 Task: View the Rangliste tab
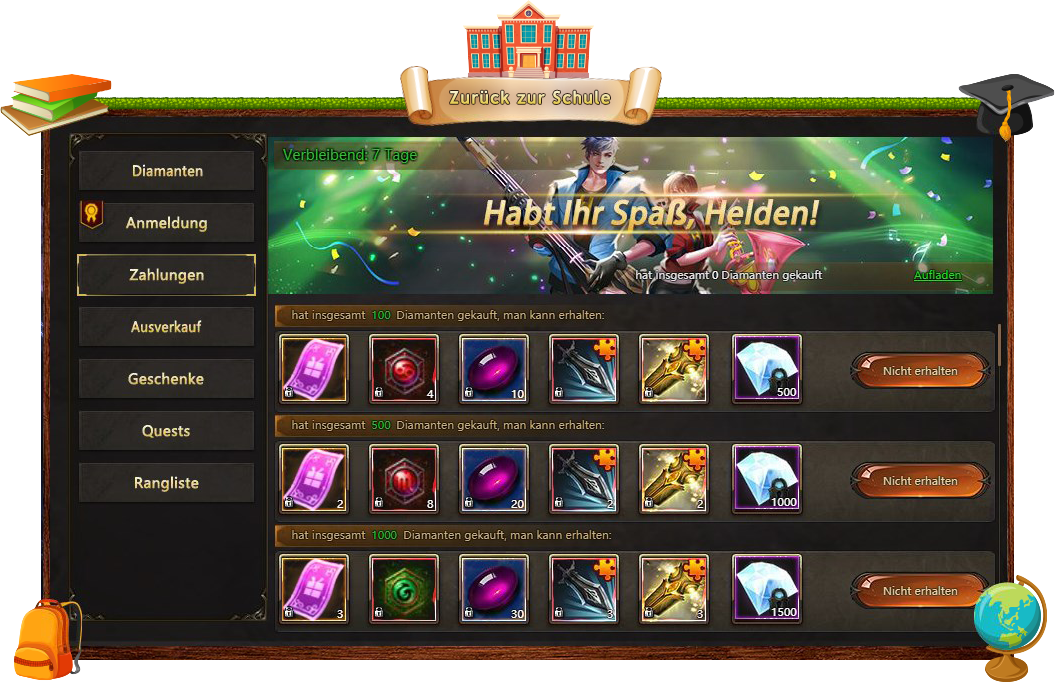coord(166,483)
